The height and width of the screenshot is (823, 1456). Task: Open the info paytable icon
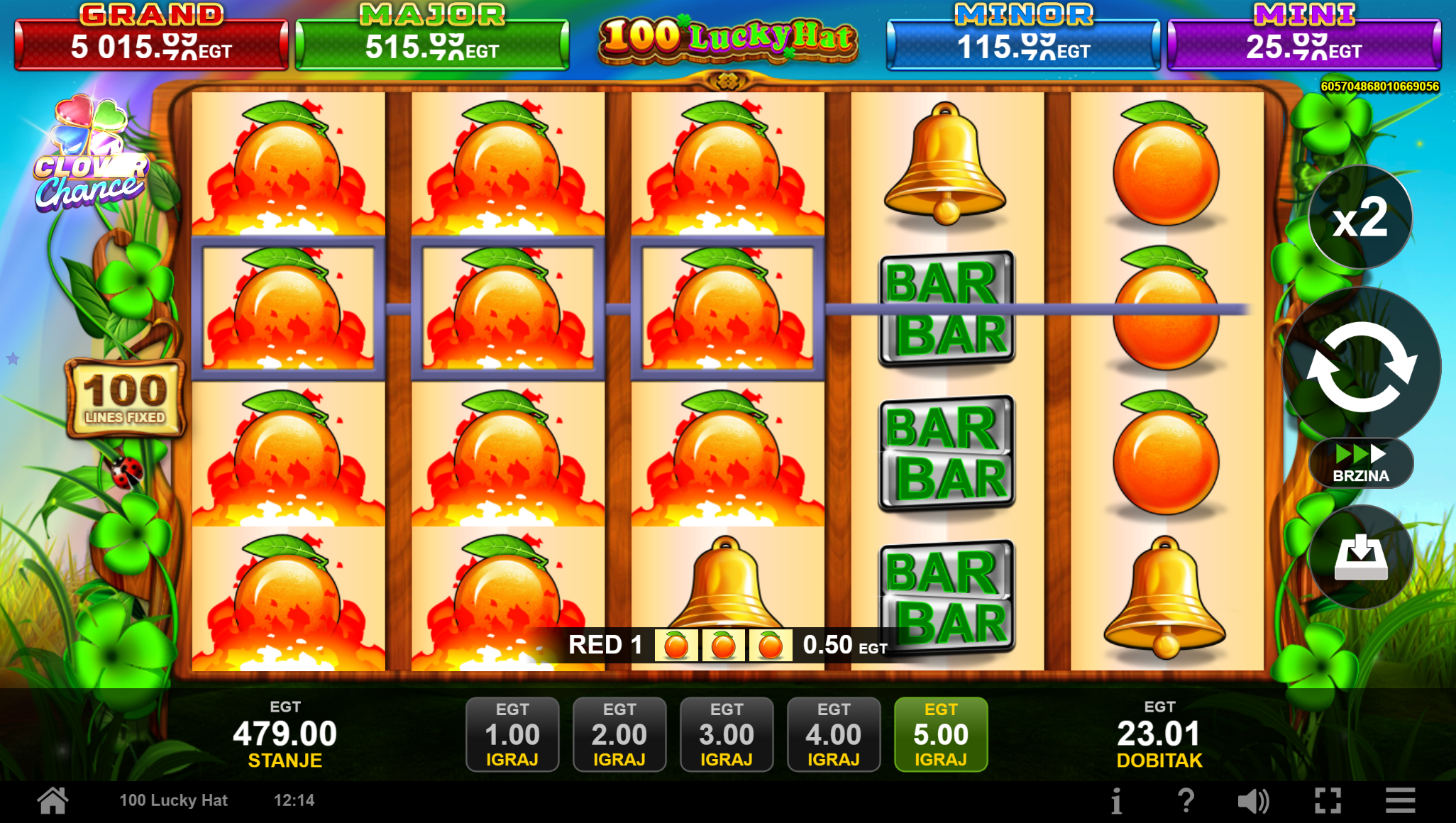(x=1116, y=802)
